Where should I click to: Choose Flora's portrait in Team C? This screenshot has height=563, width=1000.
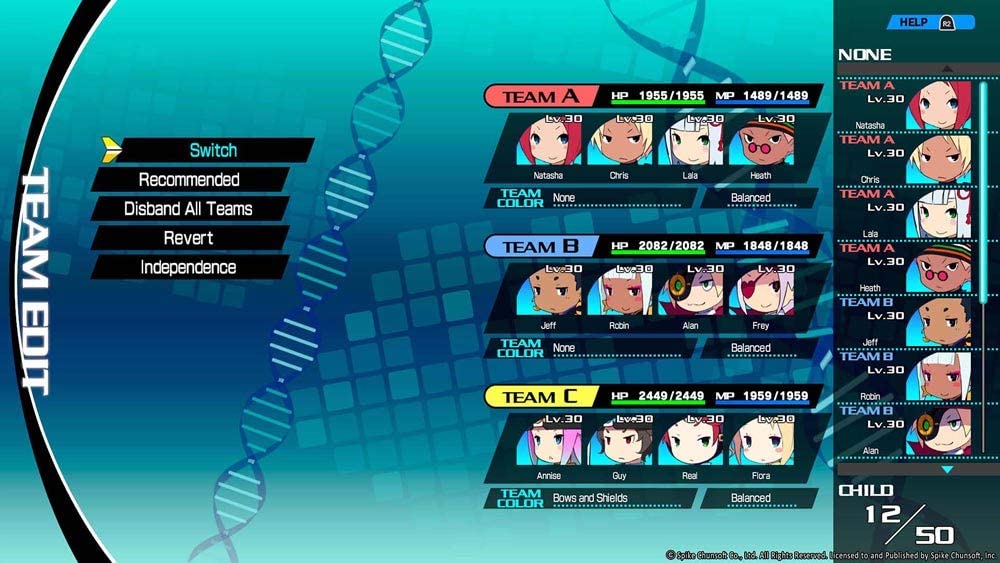[x=760, y=442]
